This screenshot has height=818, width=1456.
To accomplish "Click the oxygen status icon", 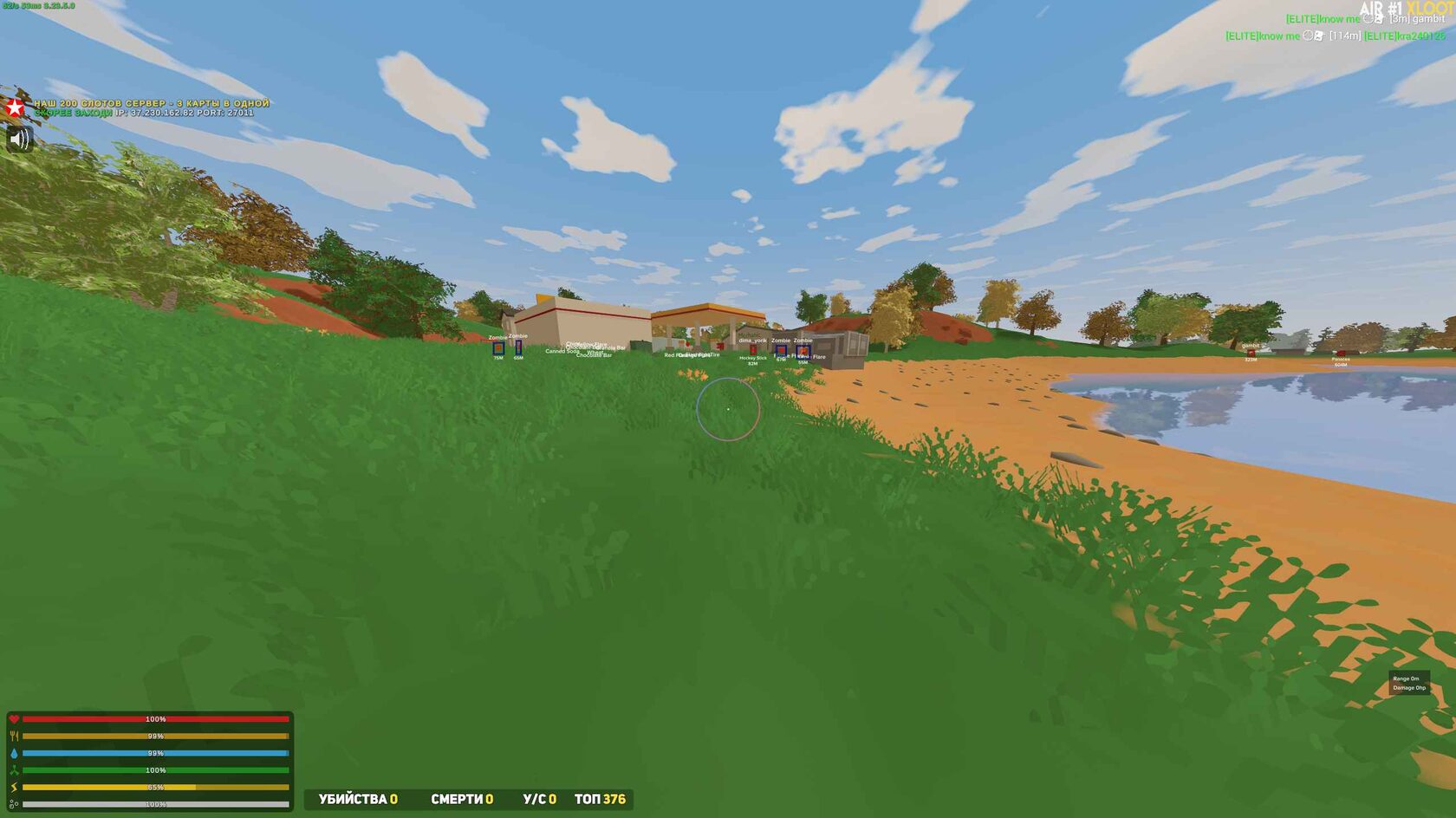I will [15, 804].
